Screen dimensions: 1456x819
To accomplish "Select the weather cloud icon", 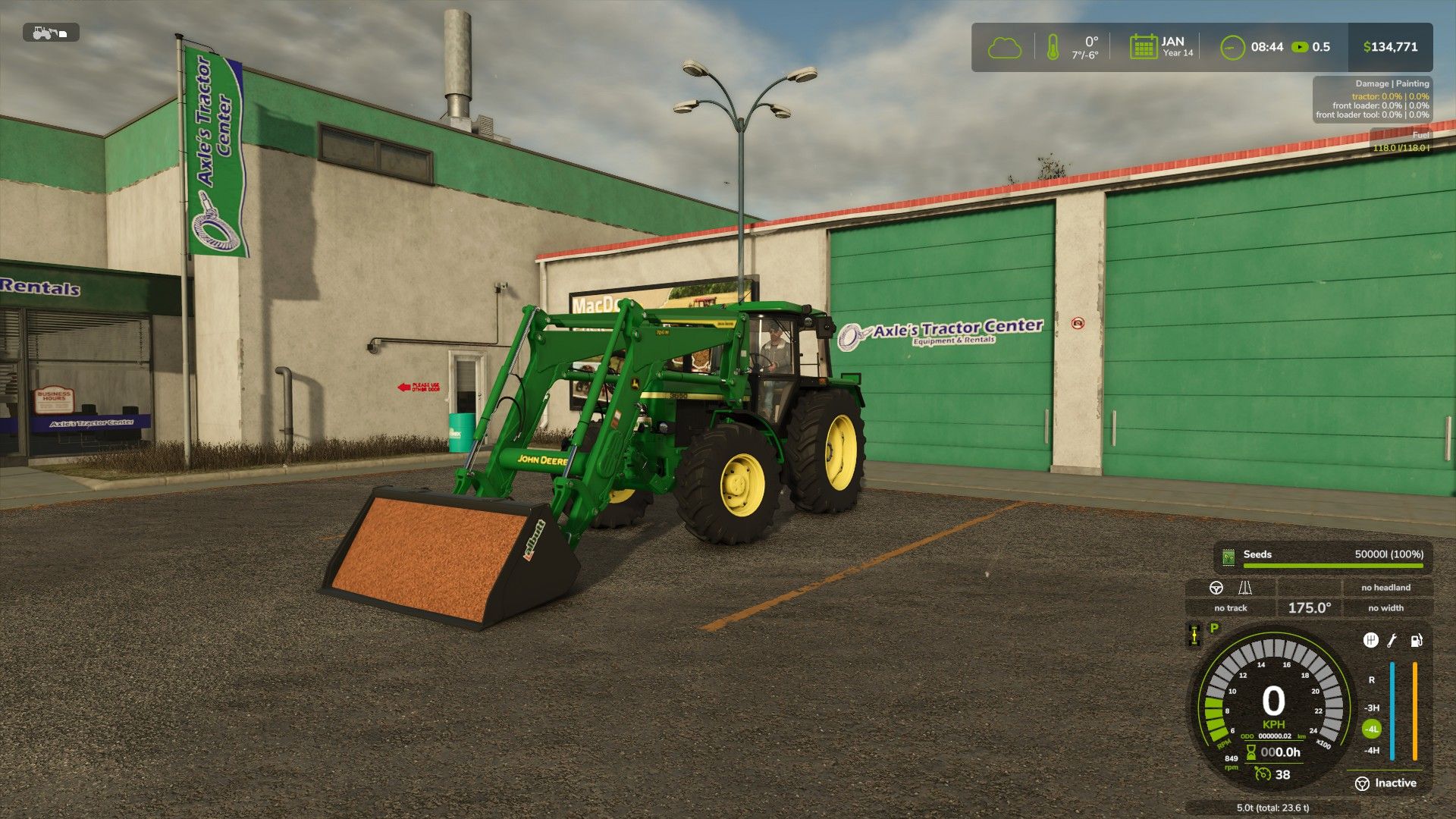I will tap(1006, 47).
